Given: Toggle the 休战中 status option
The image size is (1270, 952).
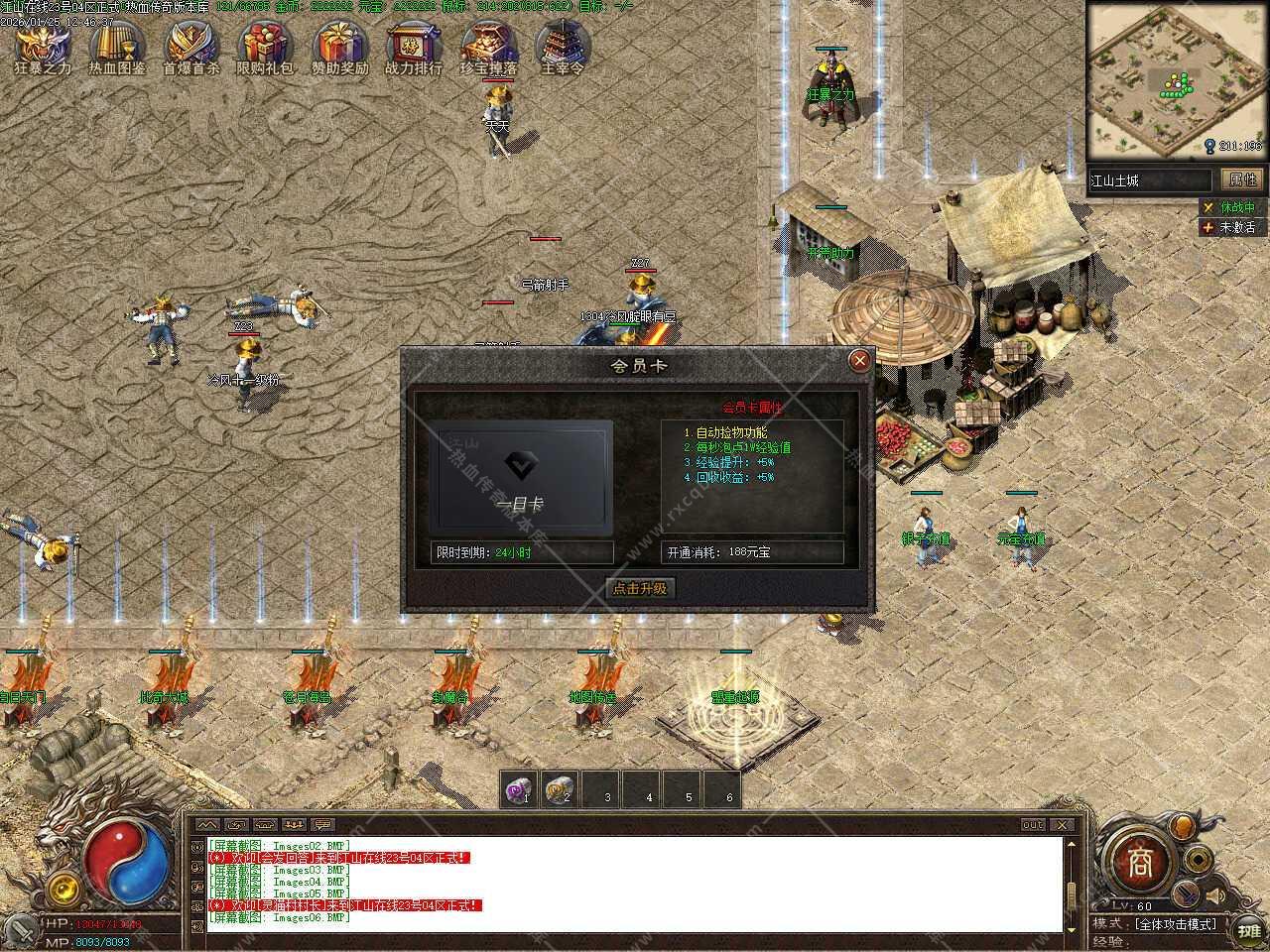Looking at the screenshot, I should point(1228,207).
